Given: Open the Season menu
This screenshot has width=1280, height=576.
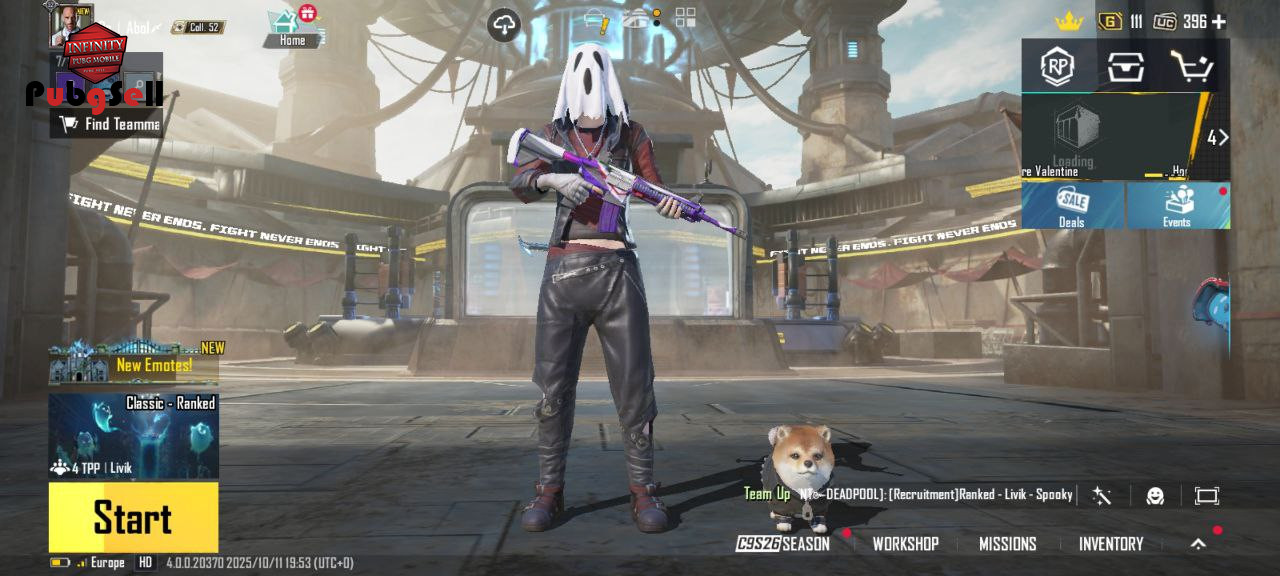Looking at the screenshot, I should (x=784, y=544).
